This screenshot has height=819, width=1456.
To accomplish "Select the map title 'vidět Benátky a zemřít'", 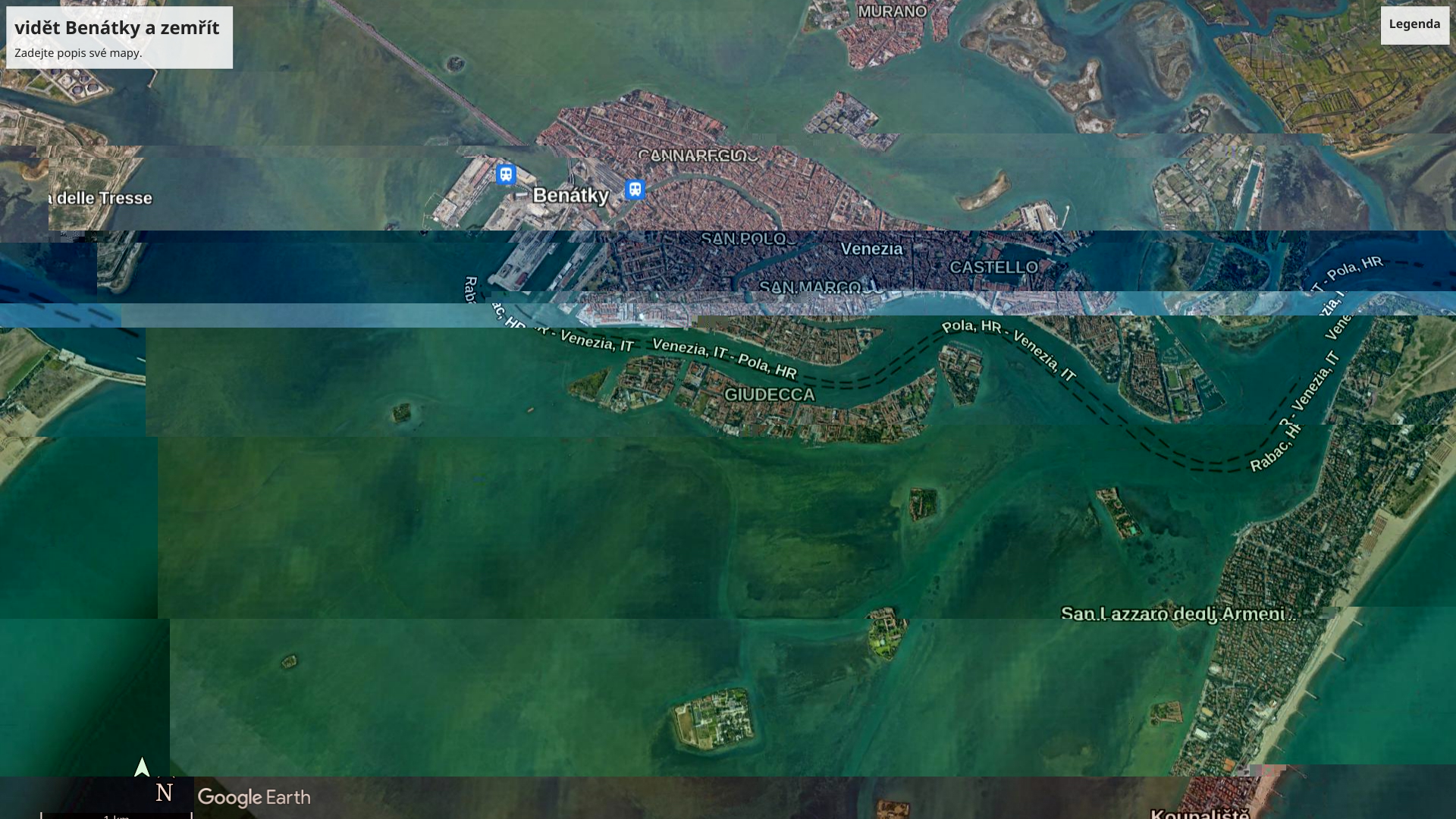I will point(117,28).
